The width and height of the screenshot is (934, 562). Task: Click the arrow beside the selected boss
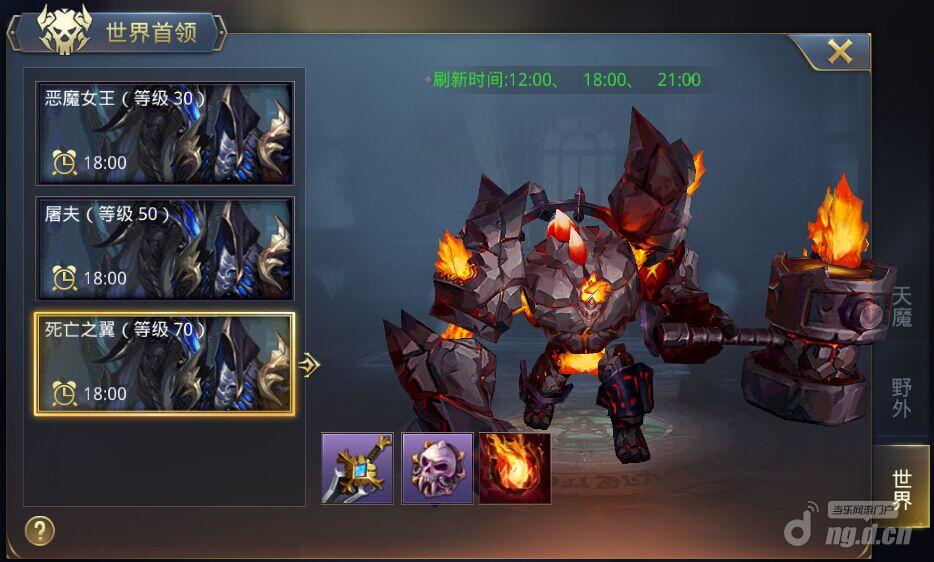(310, 365)
